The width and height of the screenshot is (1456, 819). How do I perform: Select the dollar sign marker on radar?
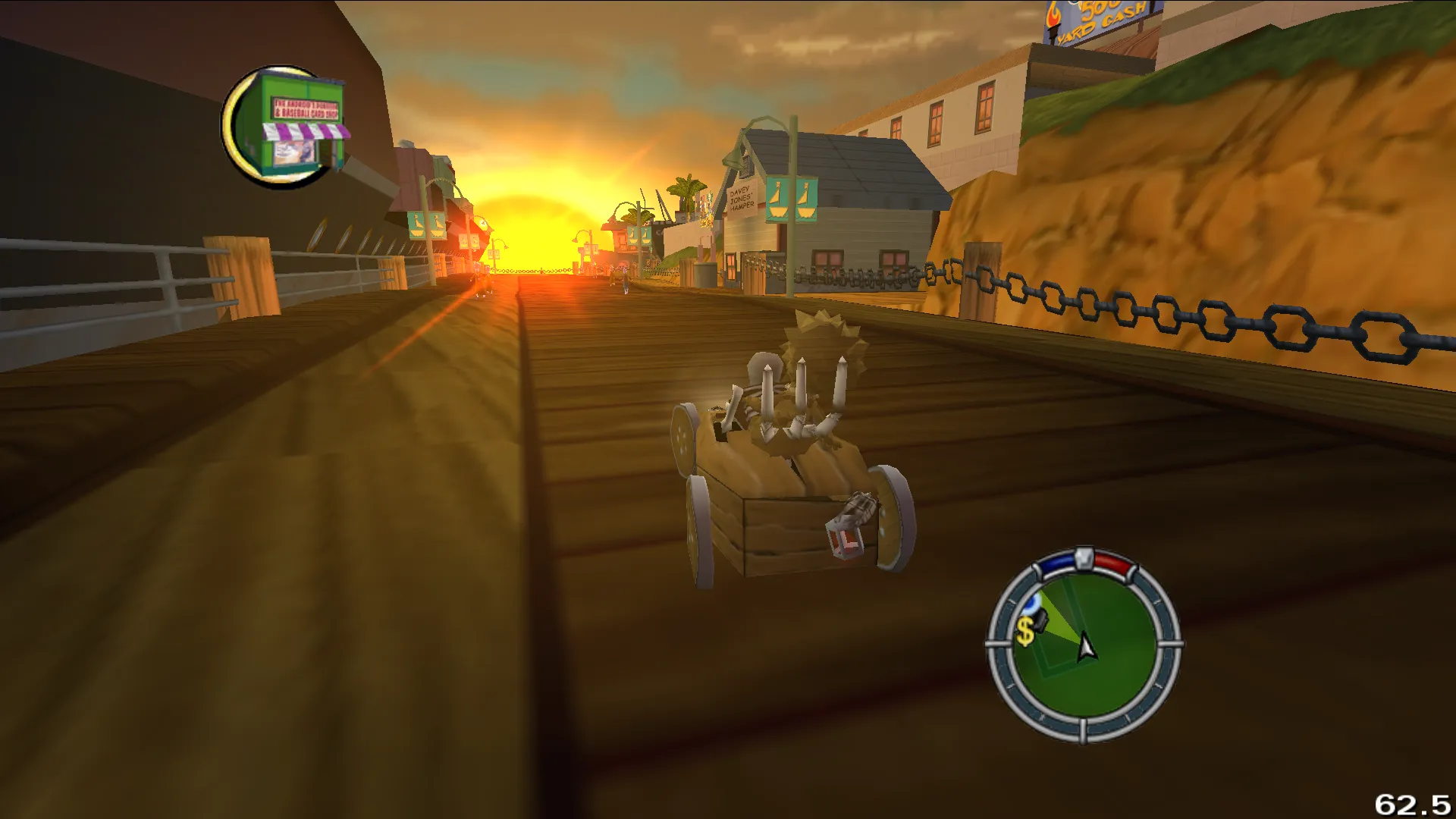pyautogui.click(x=1025, y=631)
